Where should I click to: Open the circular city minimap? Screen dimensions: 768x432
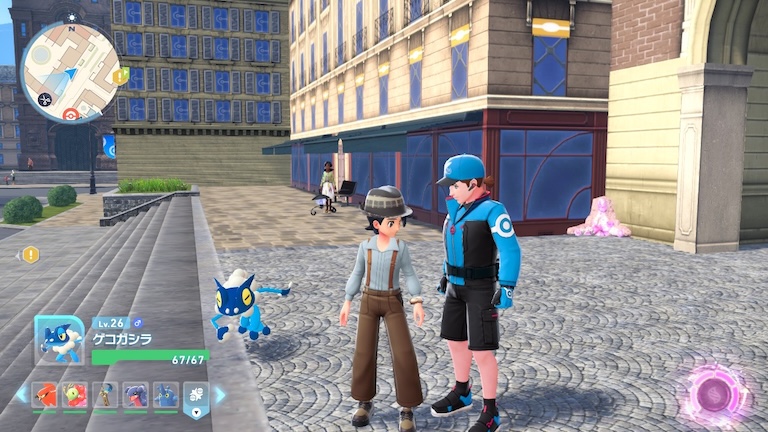[69, 71]
